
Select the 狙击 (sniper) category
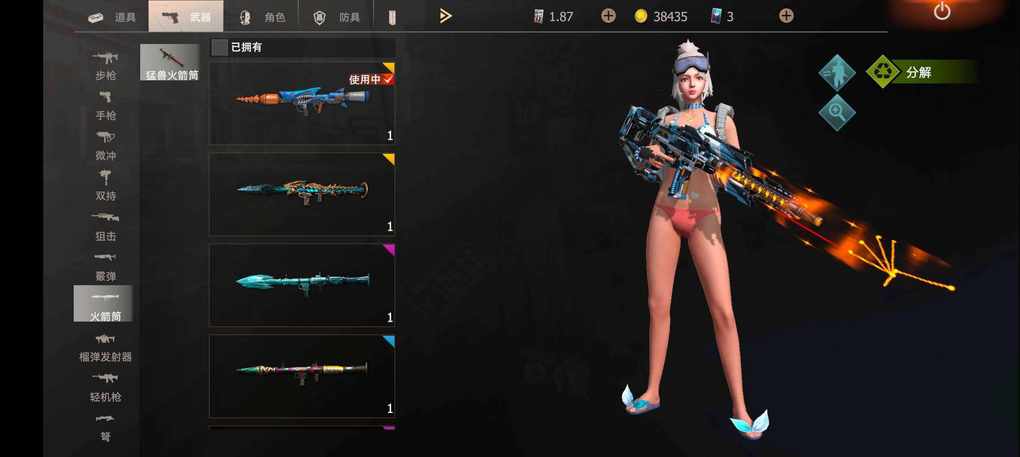click(105, 225)
